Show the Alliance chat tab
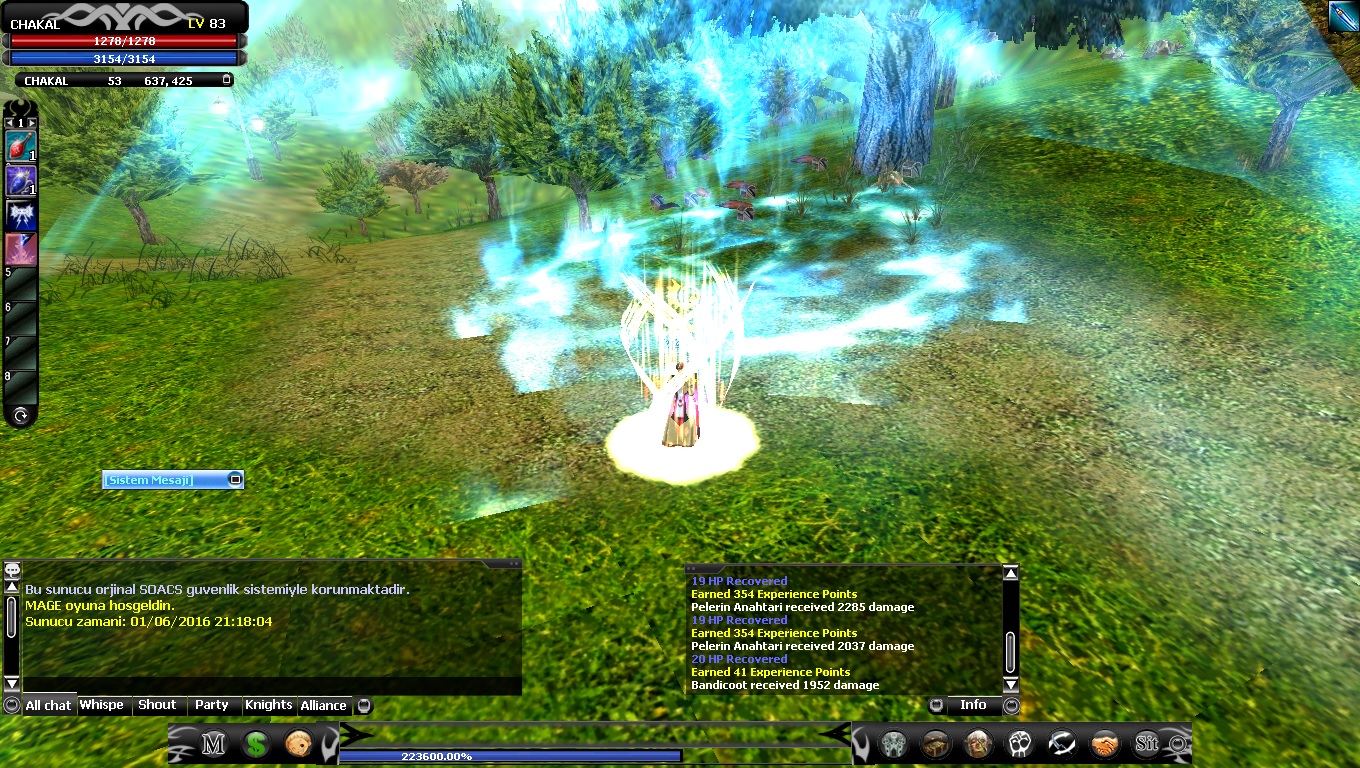The image size is (1360, 768). tap(324, 705)
